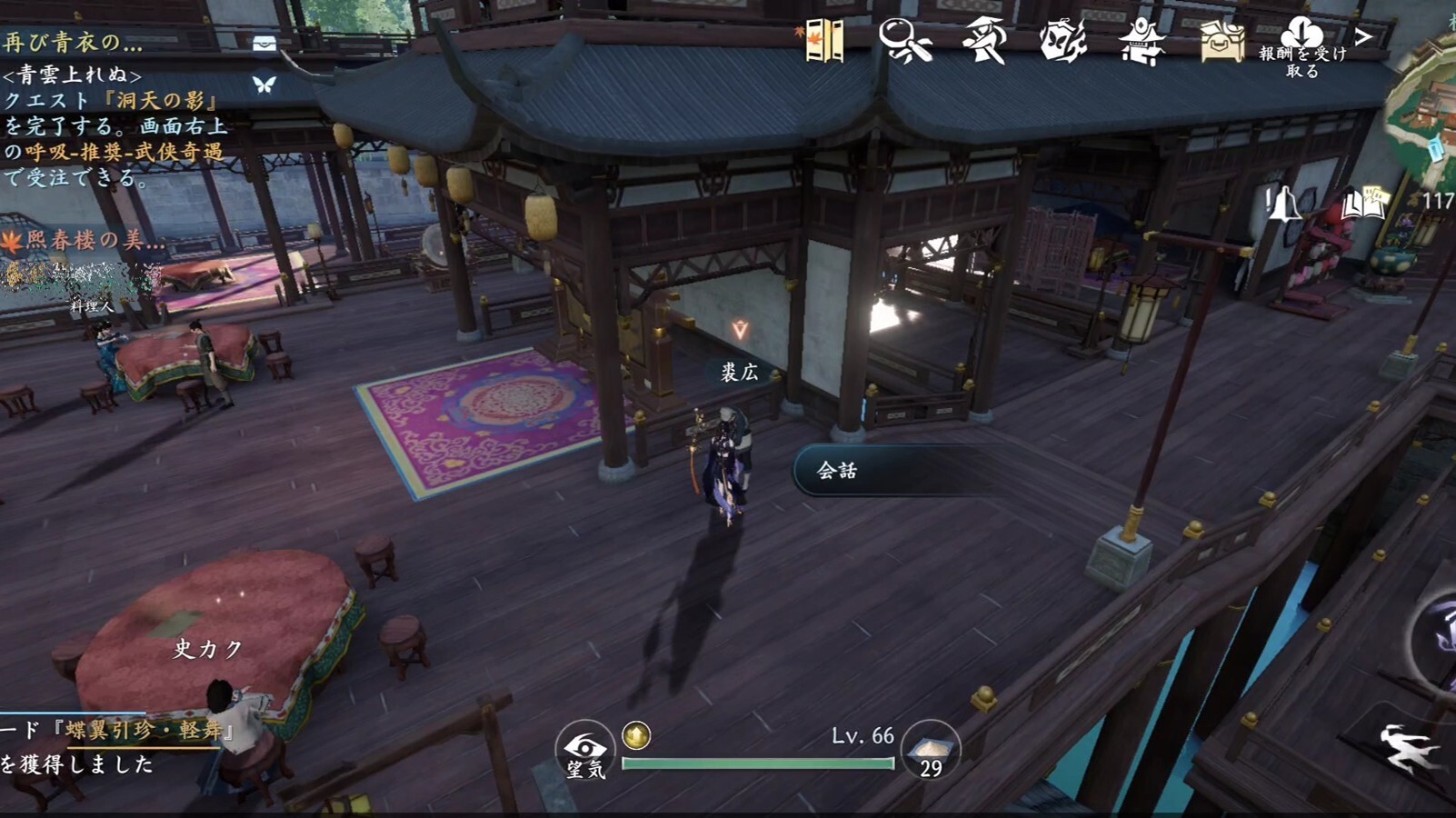Viewport: 1456px width, 818px height.
Task: Select the 熙春楼の美… quest entry
Action: tap(86, 240)
